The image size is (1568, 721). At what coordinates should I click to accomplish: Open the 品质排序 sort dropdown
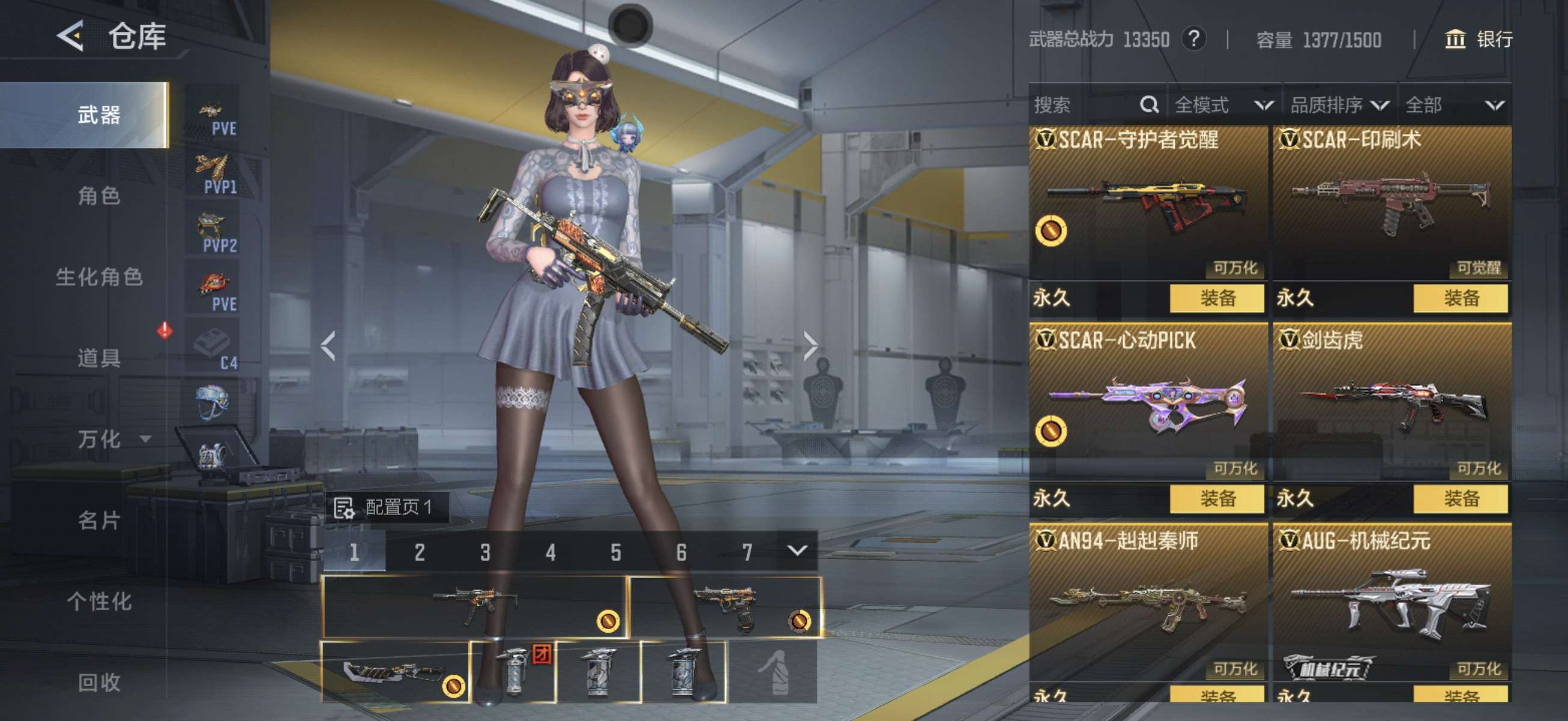click(x=1339, y=105)
